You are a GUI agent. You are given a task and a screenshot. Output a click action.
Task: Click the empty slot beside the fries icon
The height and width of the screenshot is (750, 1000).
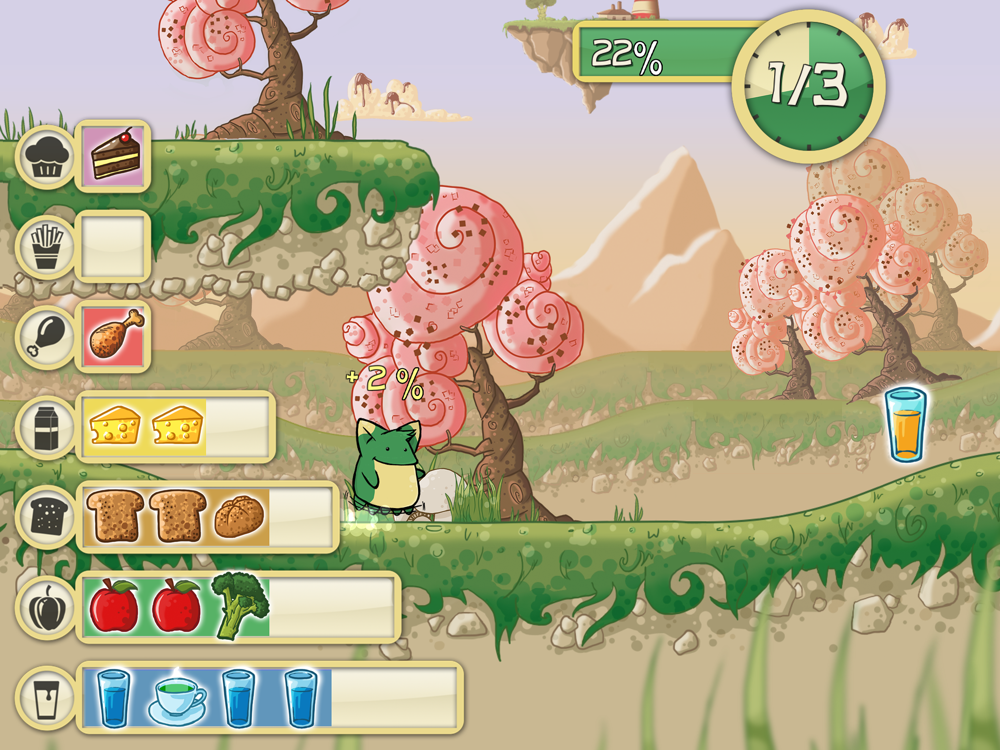(x=114, y=246)
